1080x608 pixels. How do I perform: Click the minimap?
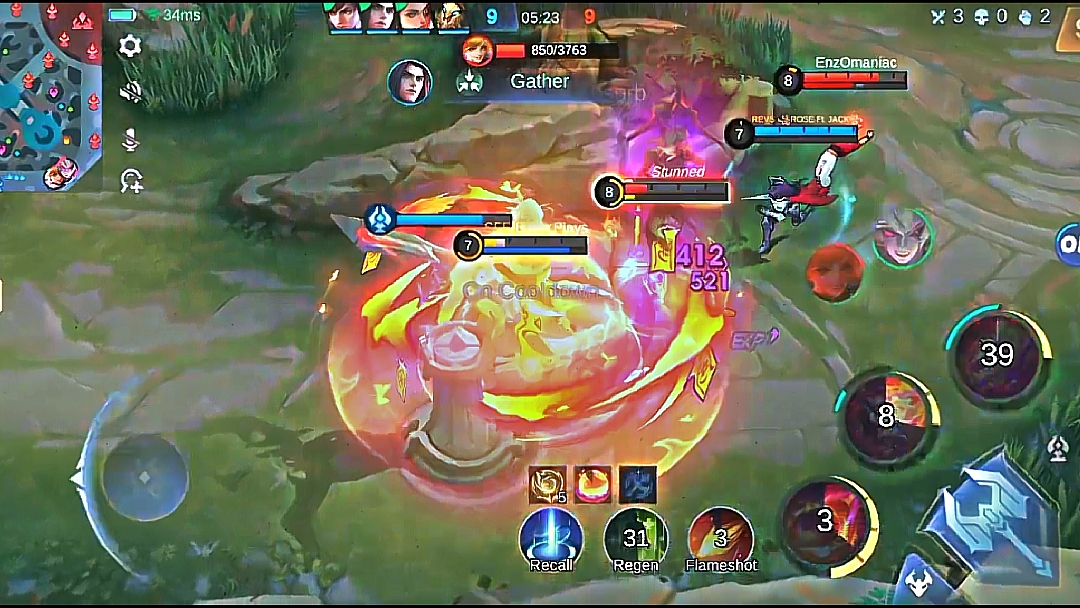[50, 95]
